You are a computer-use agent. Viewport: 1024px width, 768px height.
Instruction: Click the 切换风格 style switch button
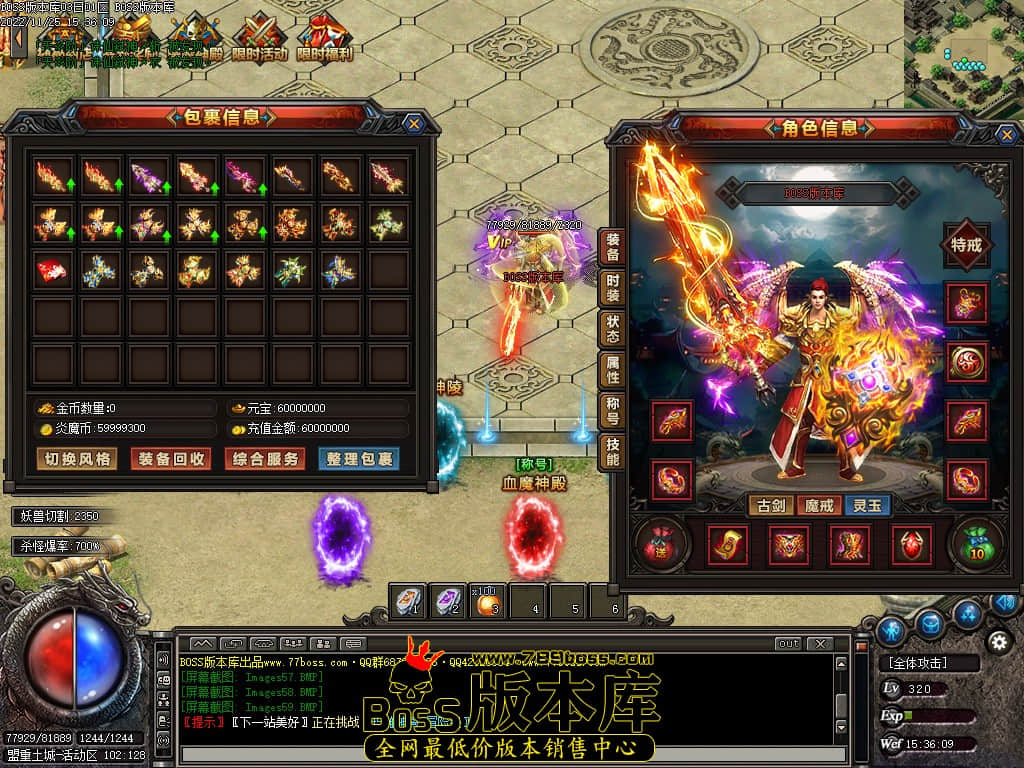pos(77,459)
